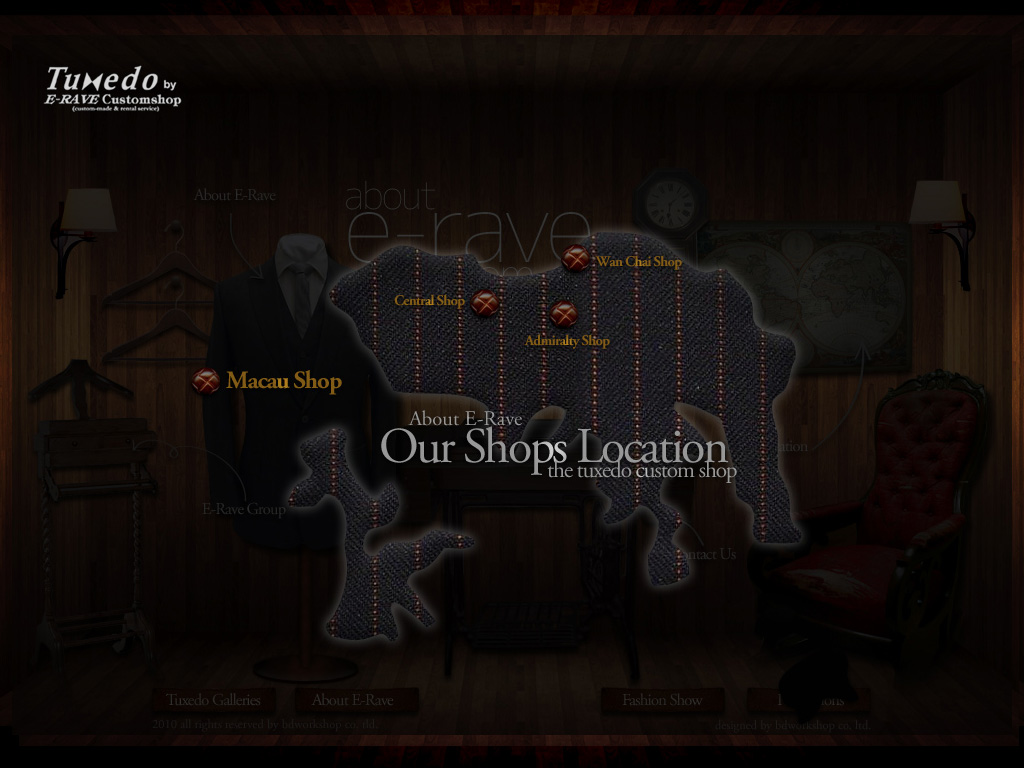Open the Fashion Show page
1024x768 pixels.
pyautogui.click(x=662, y=700)
